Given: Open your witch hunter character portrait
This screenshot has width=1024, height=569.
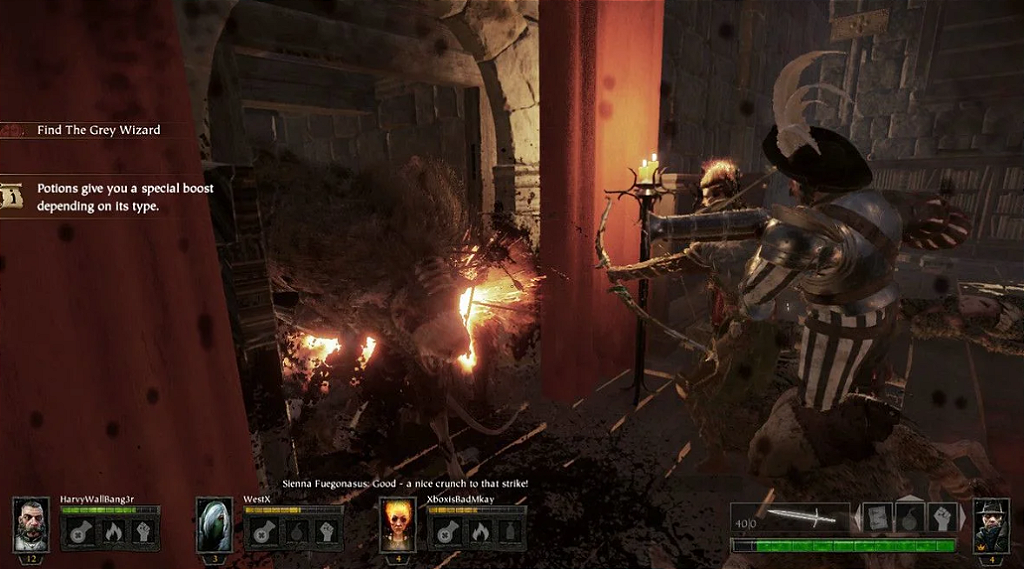Looking at the screenshot, I should (x=990, y=525).
